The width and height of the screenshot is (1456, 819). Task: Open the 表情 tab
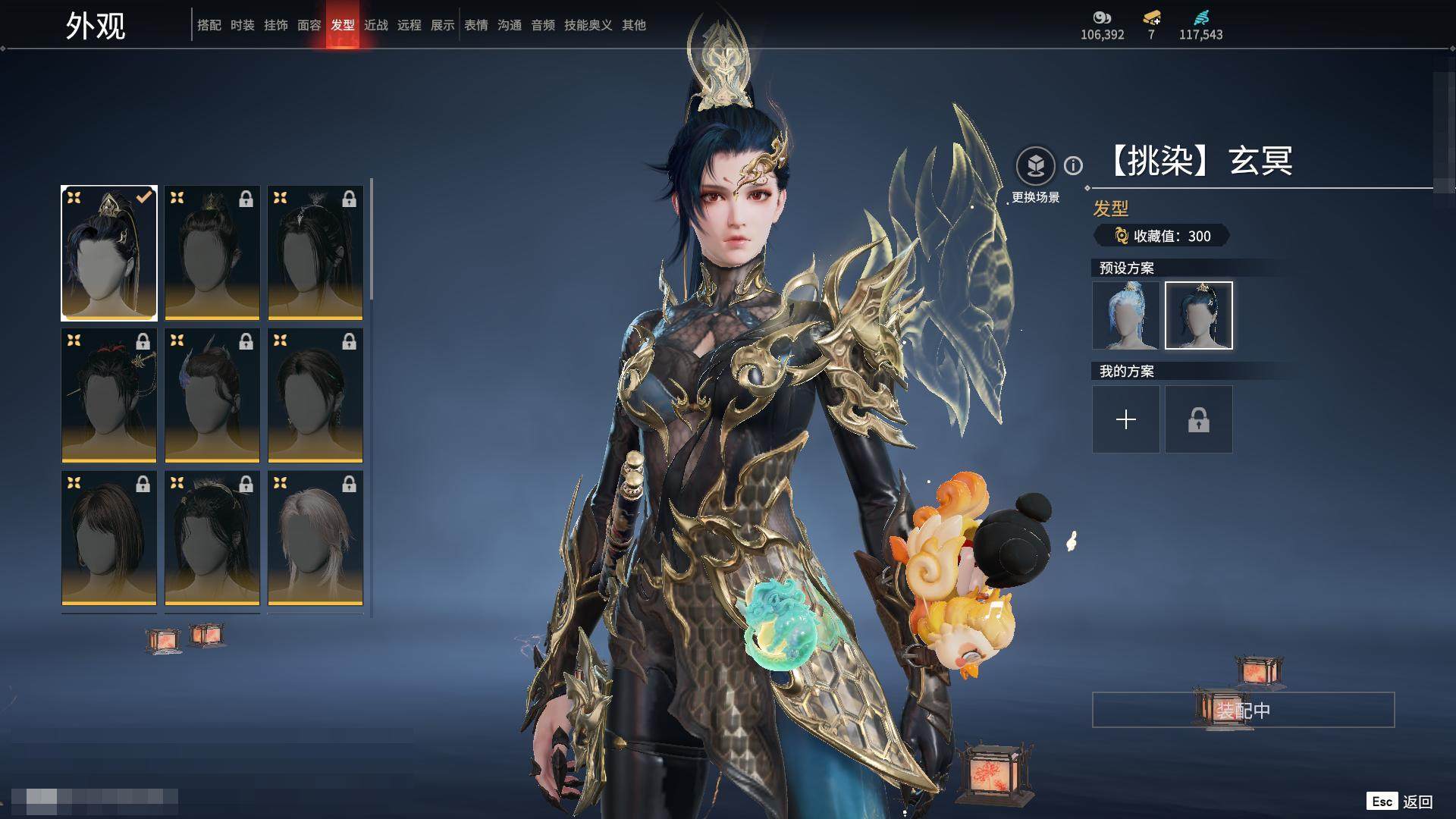476,25
